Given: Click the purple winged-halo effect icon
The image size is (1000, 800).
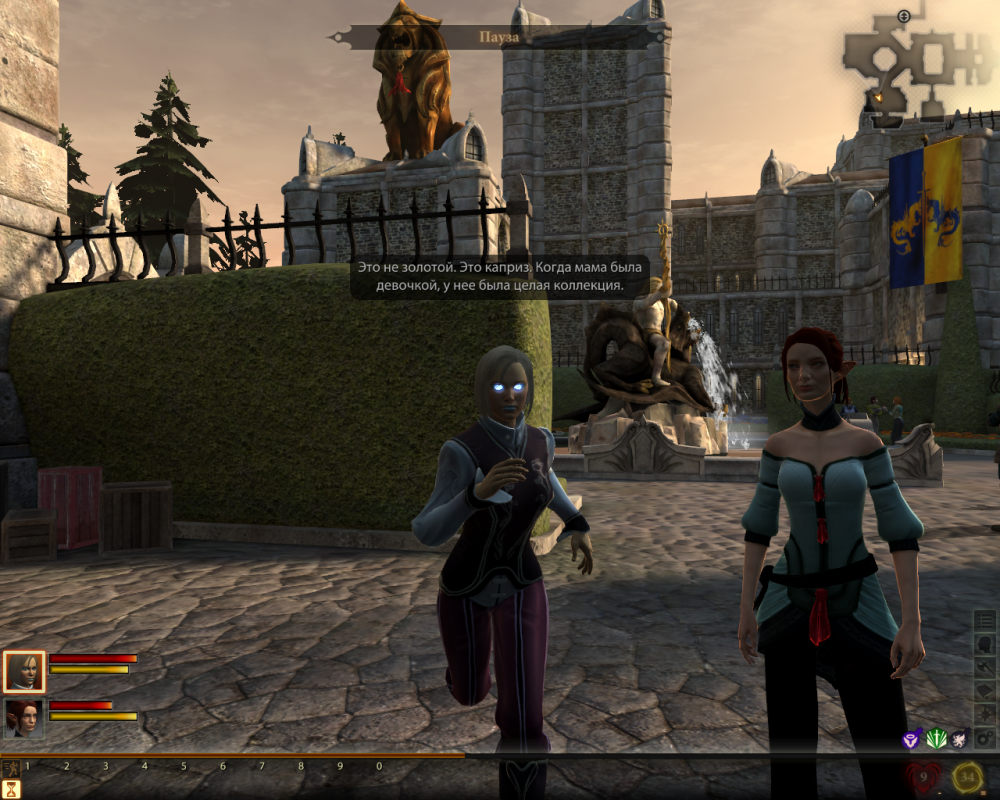Looking at the screenshot, I should click(911, 739).
